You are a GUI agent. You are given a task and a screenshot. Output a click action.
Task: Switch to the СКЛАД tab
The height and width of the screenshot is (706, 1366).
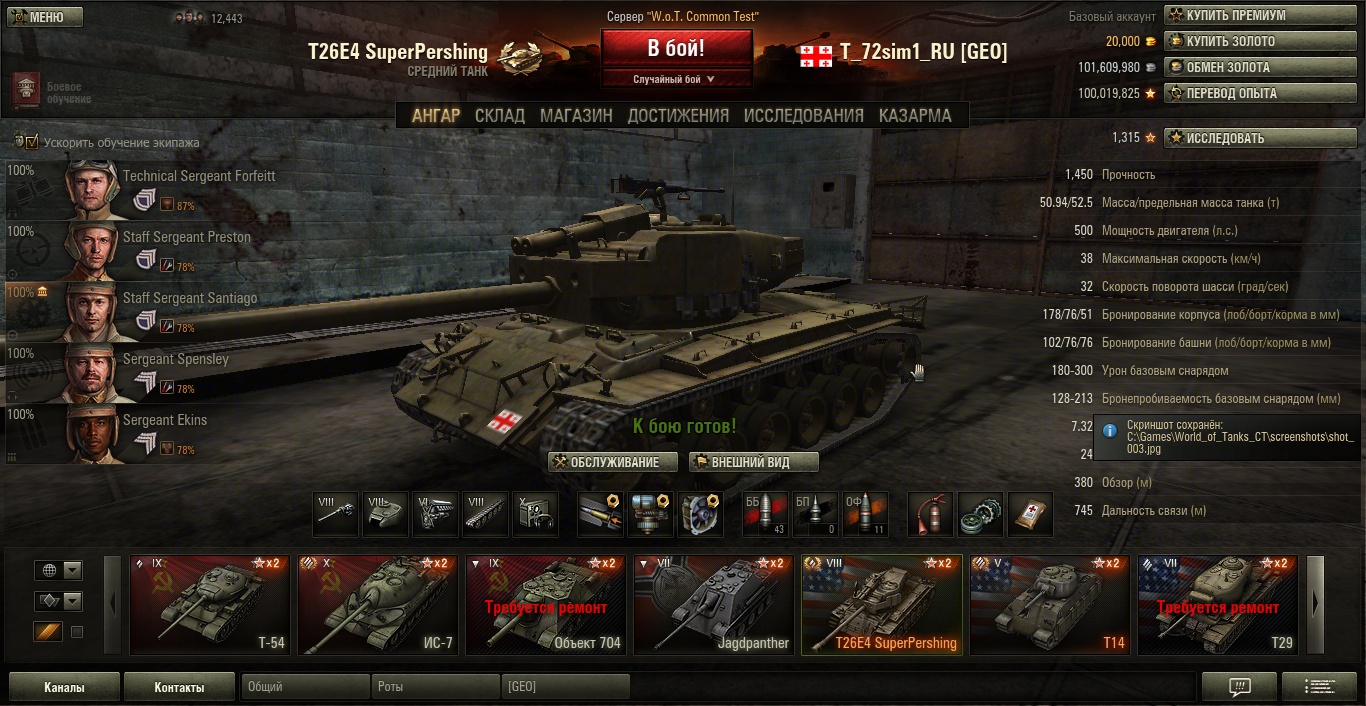tap(499, 116)
